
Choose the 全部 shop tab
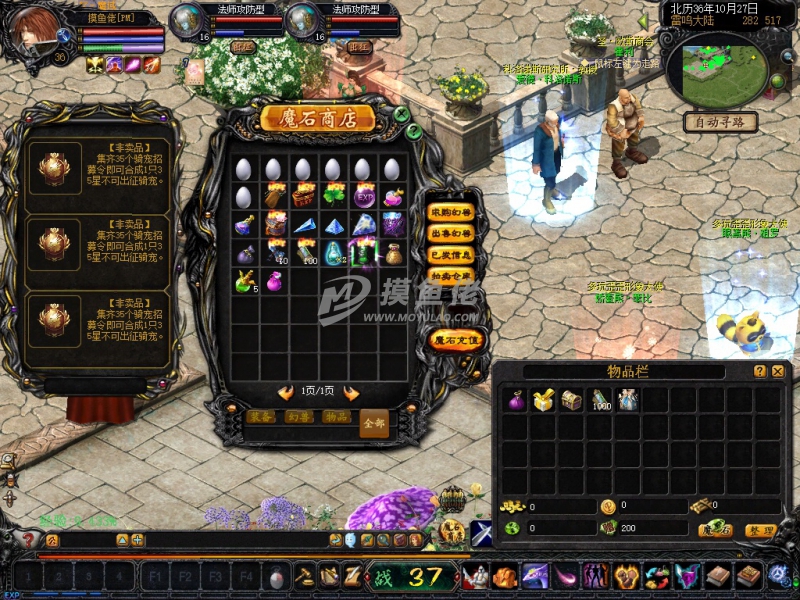click(x=372, y=423)
